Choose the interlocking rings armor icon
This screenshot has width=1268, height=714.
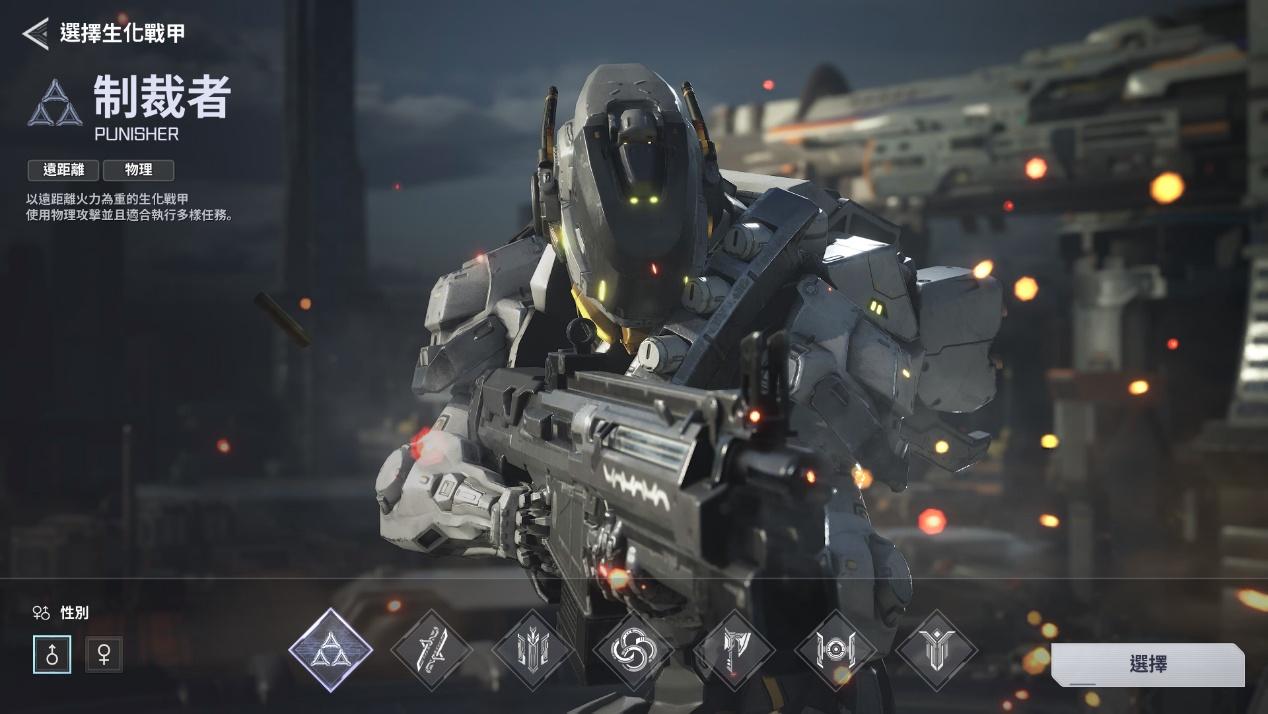tap(633, 651)
